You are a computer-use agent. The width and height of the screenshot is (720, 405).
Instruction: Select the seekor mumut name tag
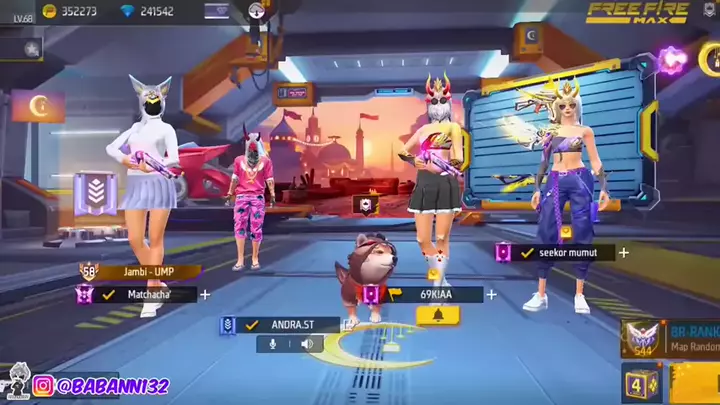[x=565, y=253]
